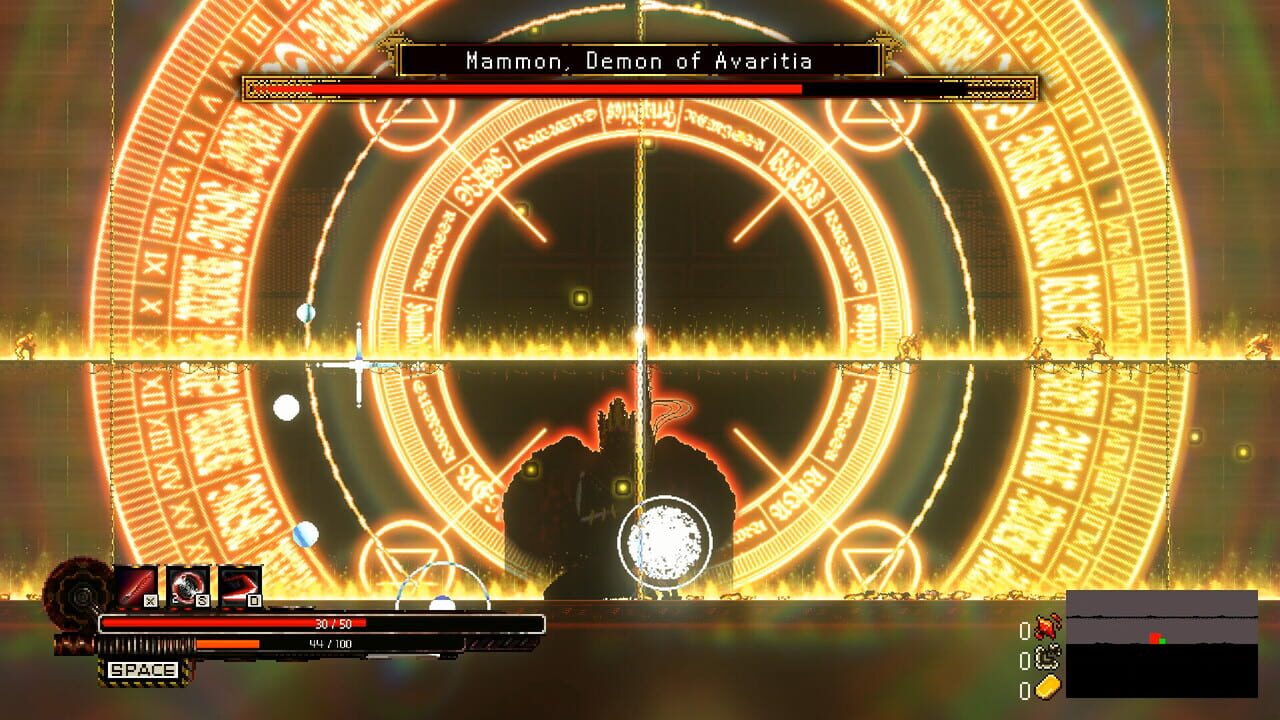
Task: Click the gear emblem portrait at bottom left
Action: tap(82, 595)
